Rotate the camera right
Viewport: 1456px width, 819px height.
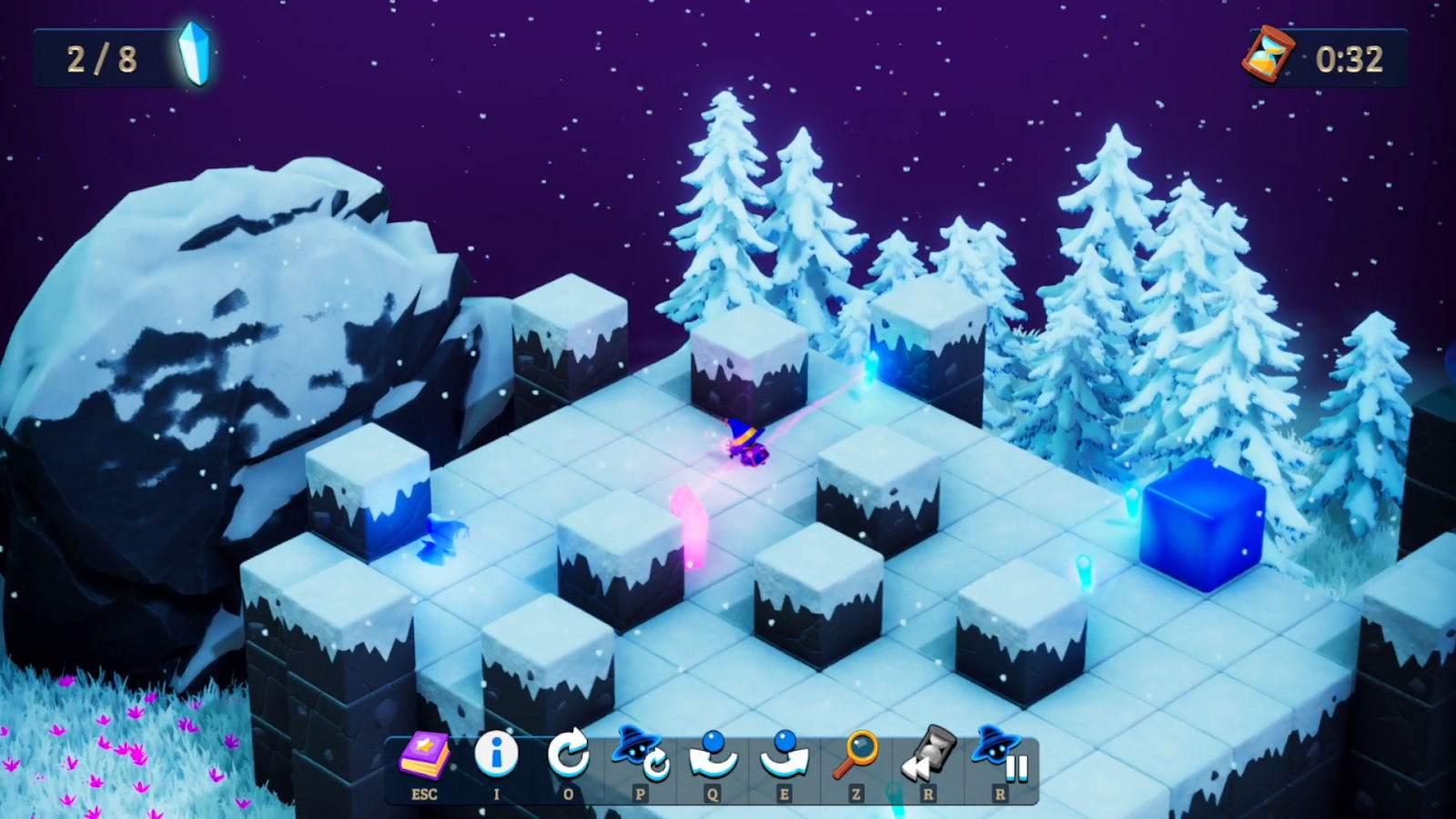784,755
